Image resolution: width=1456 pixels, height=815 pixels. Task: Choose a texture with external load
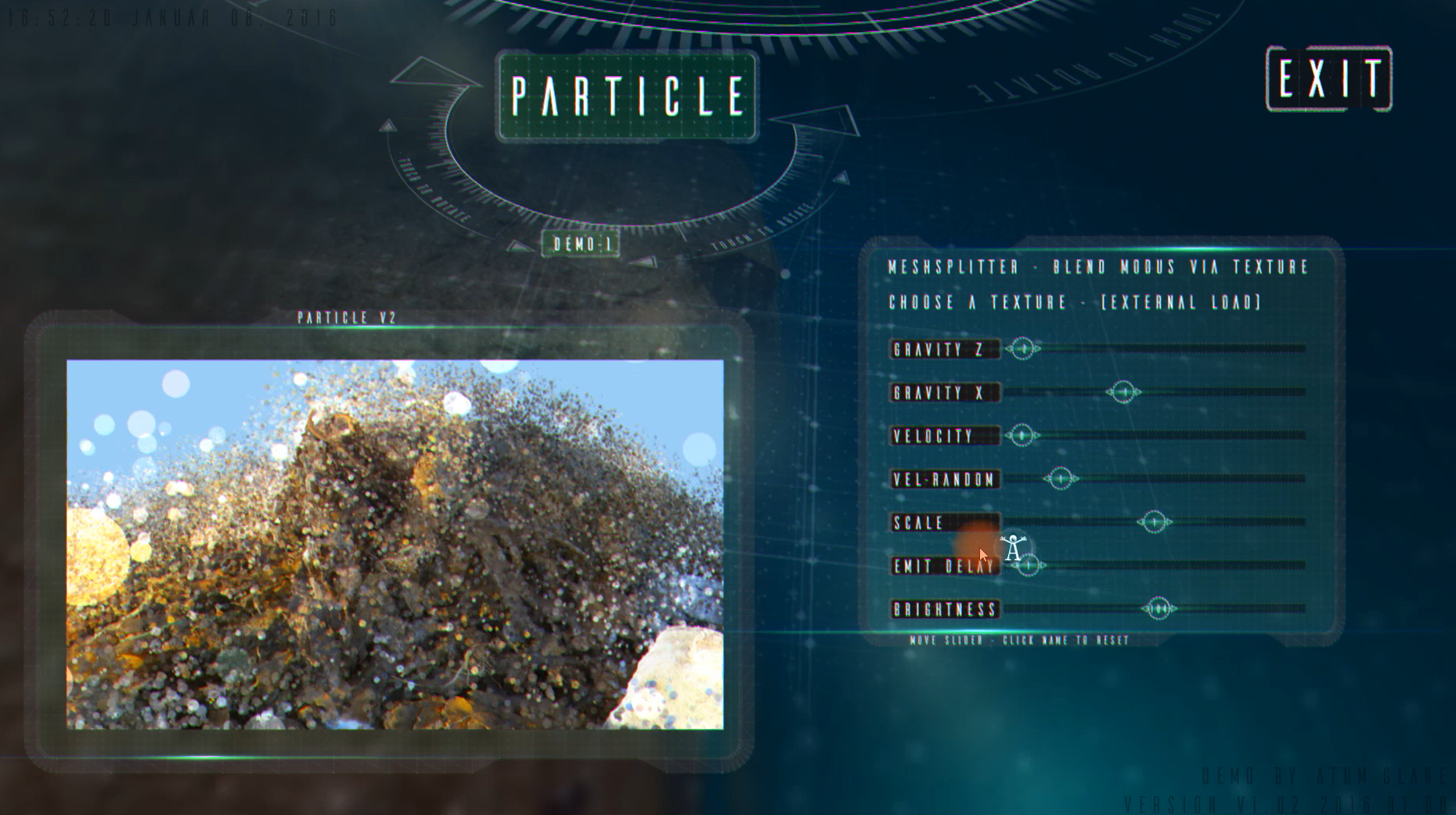coord(1075,302)
